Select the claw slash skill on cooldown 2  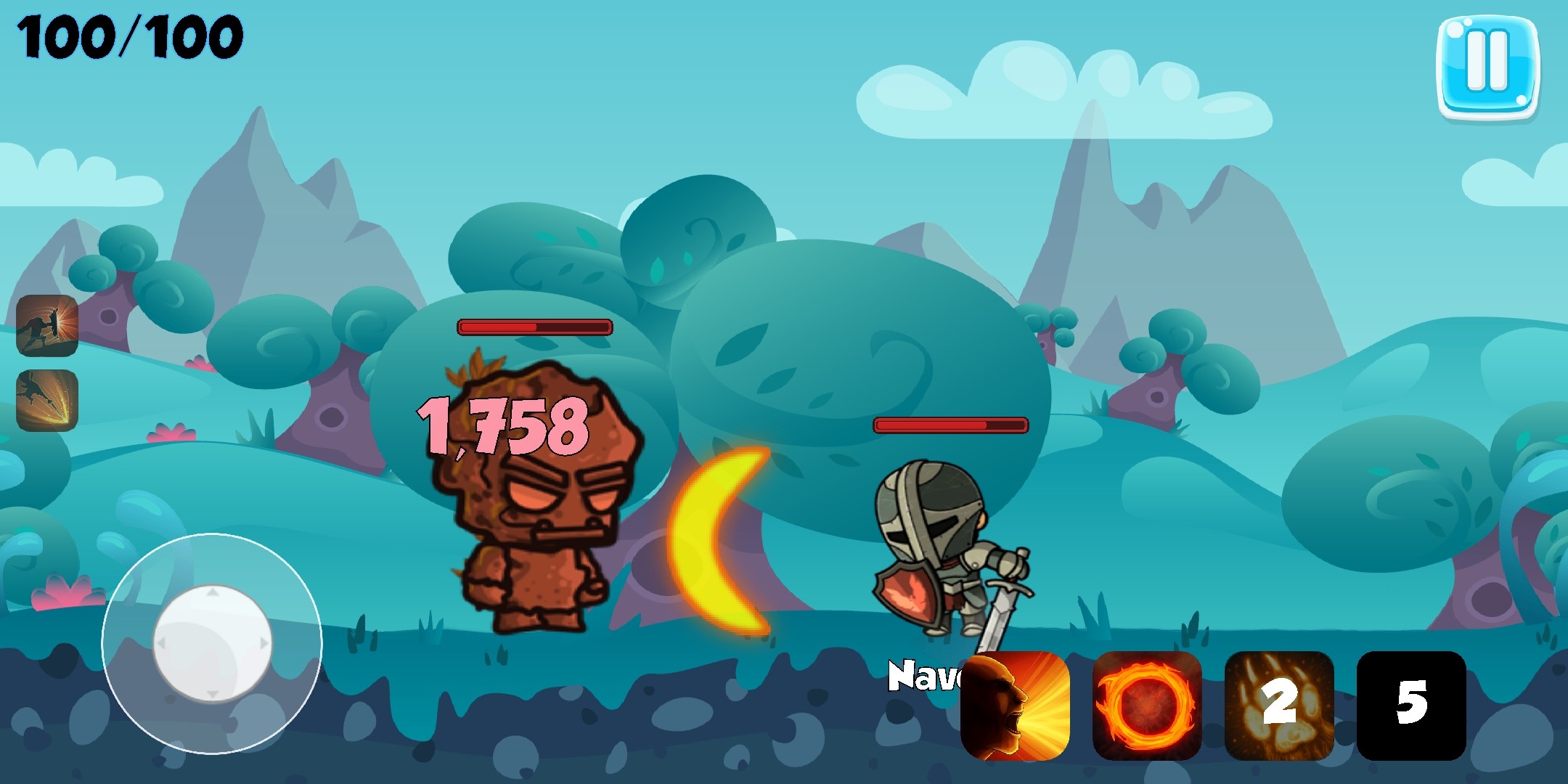click(1278, 706)
